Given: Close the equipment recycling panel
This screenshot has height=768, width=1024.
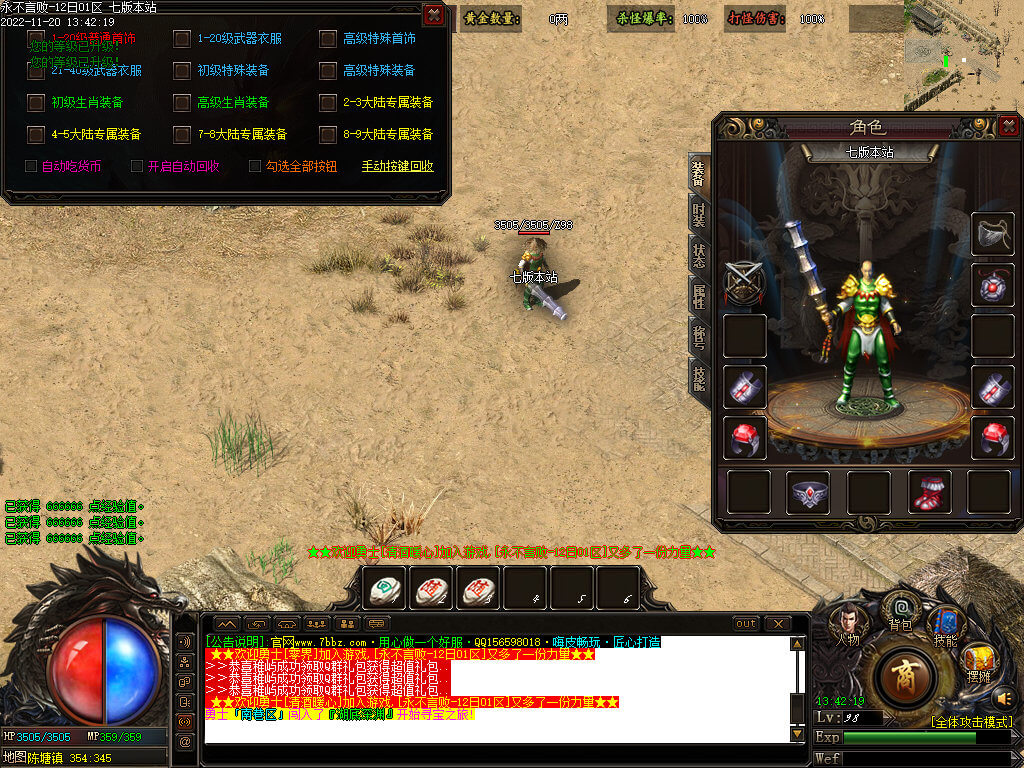Looking at the screenshot, I should (x=433, y=15).
